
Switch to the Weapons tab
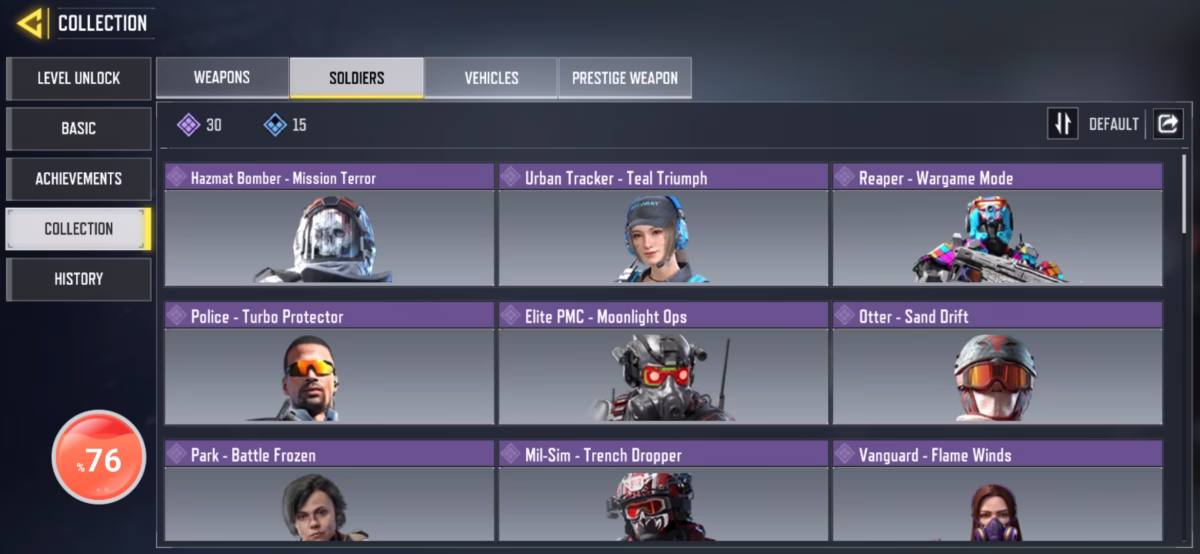click(222, 78)
